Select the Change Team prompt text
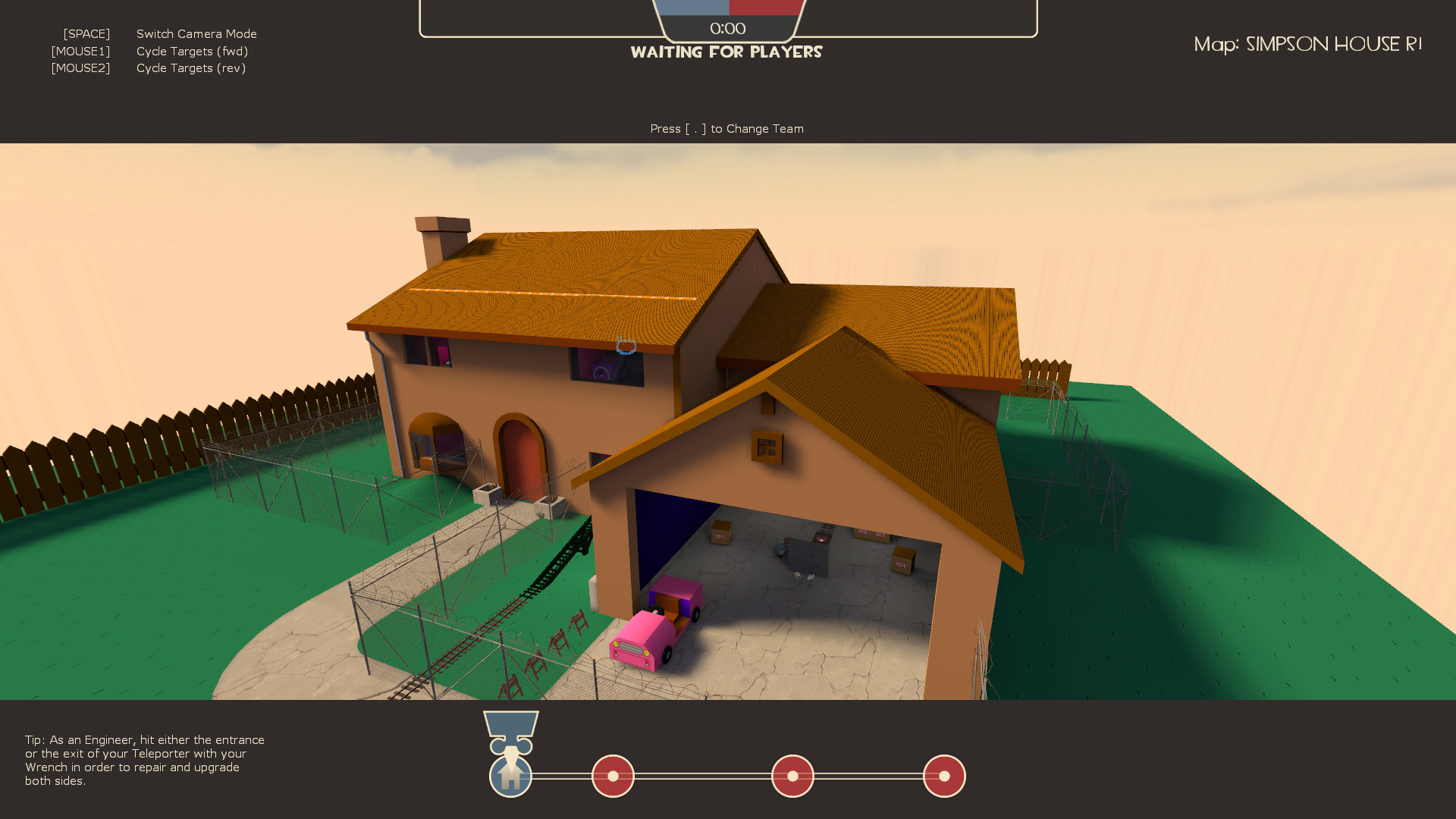 726,128
